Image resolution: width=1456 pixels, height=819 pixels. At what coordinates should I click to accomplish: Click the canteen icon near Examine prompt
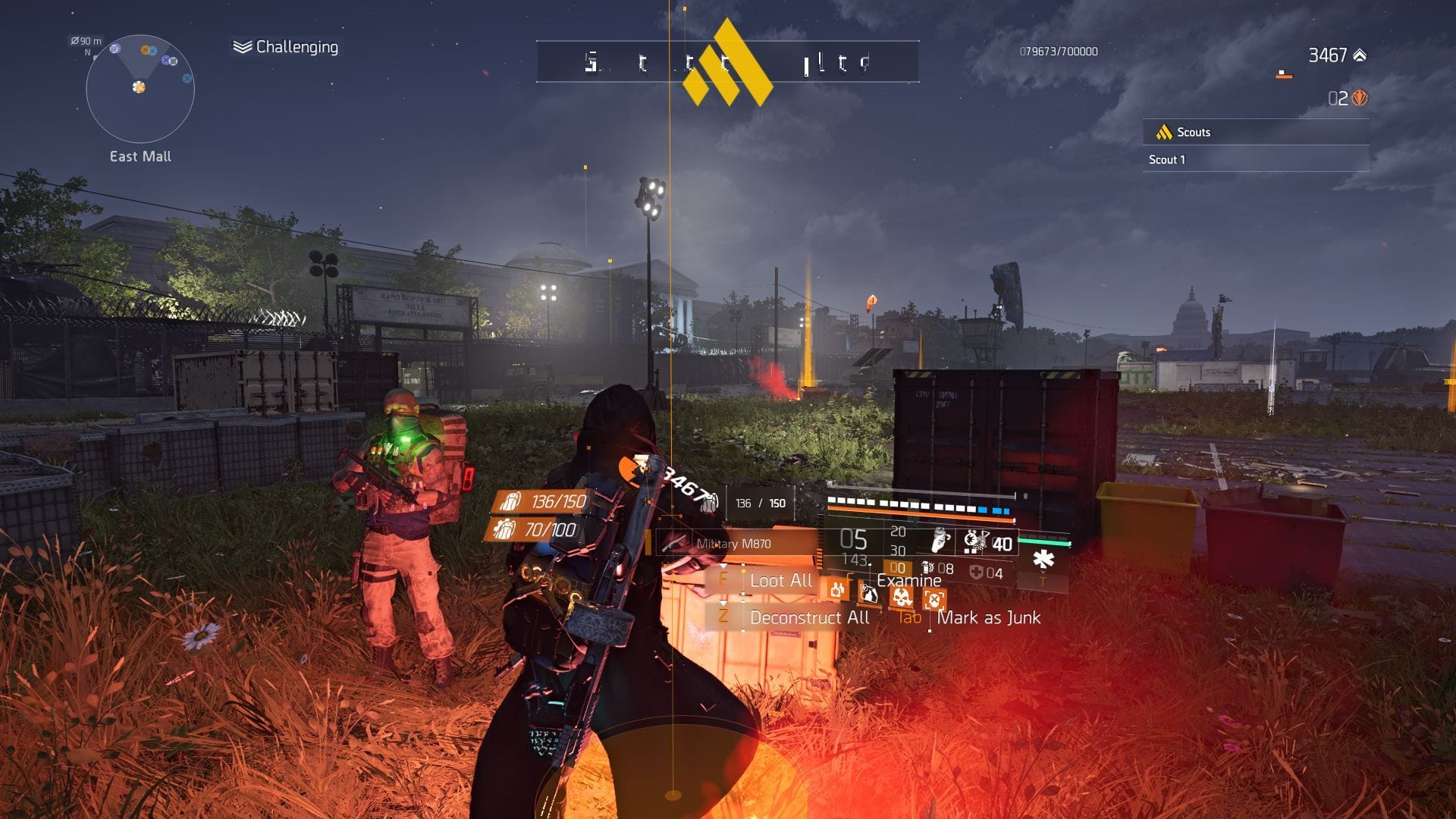click(869, 594)
